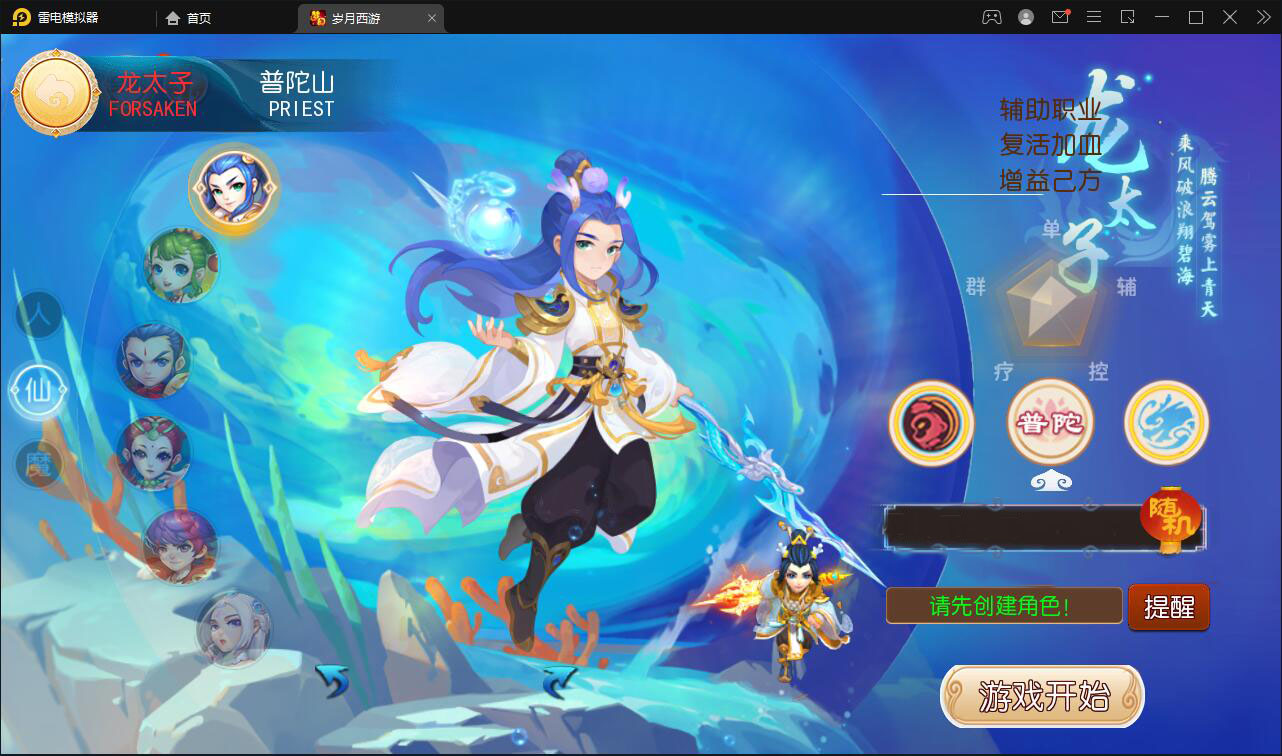The image size is (1282, 756).
Task: Select the blue dragon school emblem icon
Action: tap(1165, 423)
